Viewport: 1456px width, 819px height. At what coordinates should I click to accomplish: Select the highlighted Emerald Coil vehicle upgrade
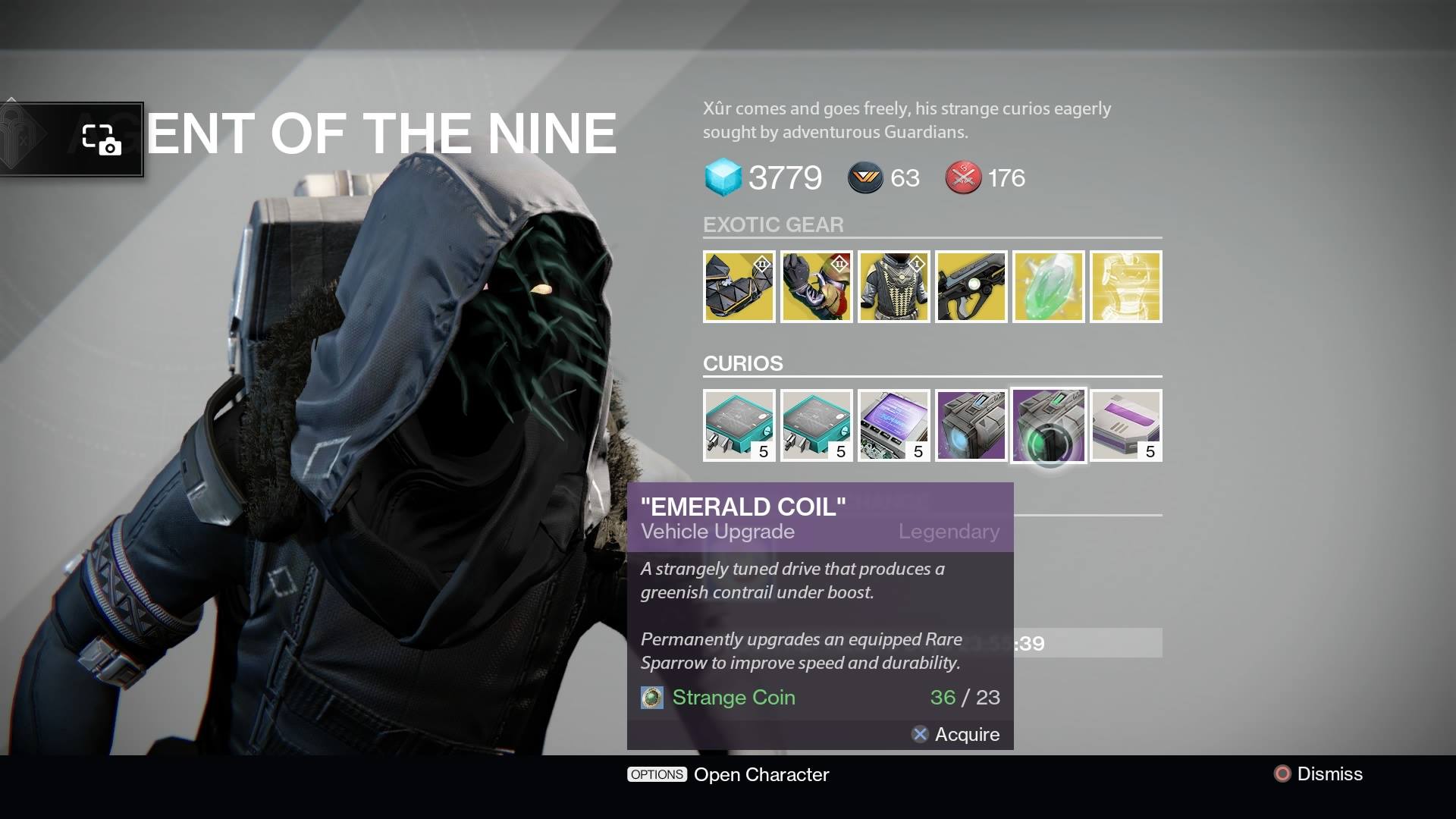pyautogui.click(x=1049, y=425)
